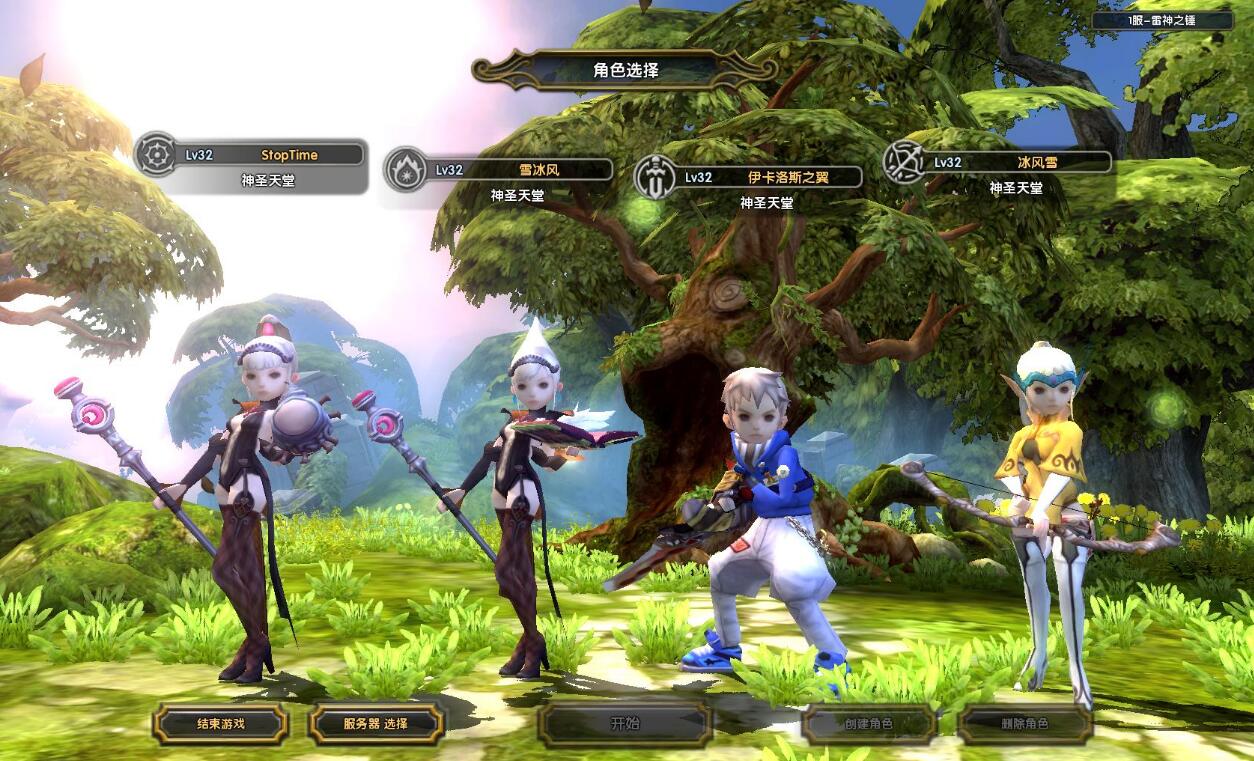1254x761 pixels.
Task: Open the 服务器 选择 server selection
Action: (375, 723)
